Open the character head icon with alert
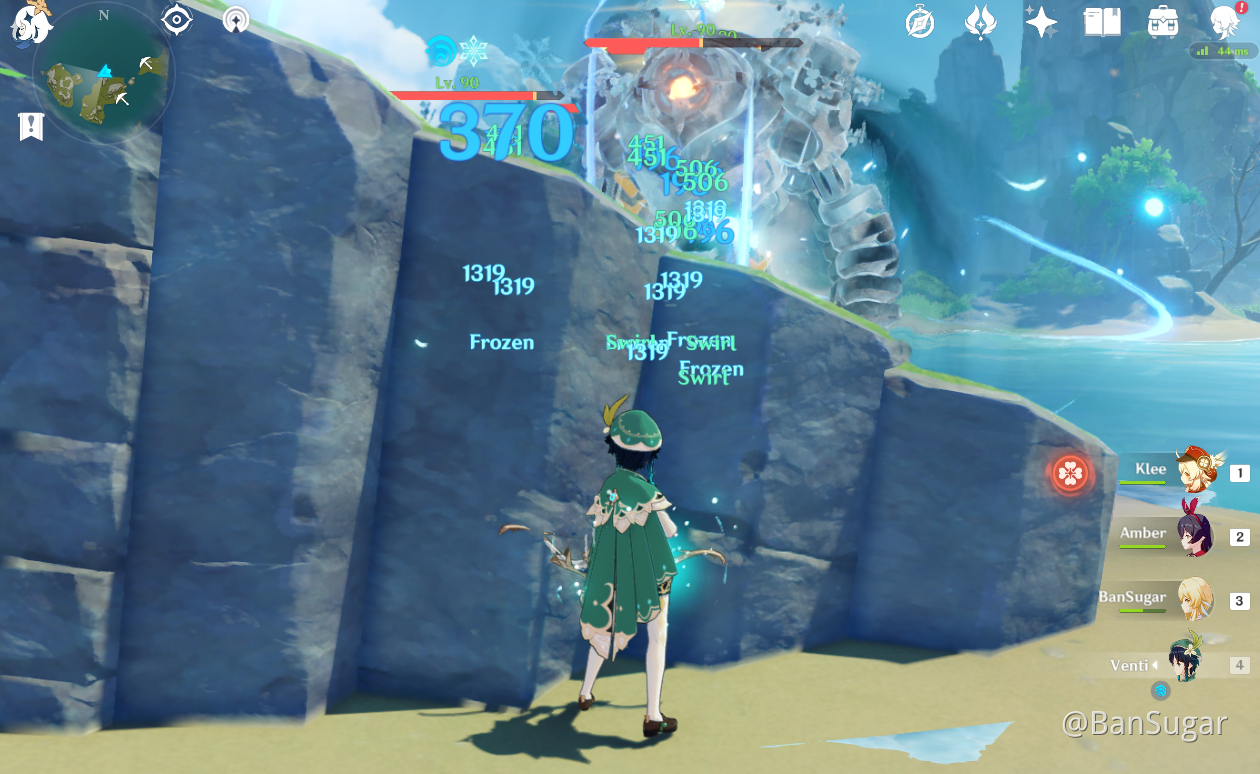 1226,22
